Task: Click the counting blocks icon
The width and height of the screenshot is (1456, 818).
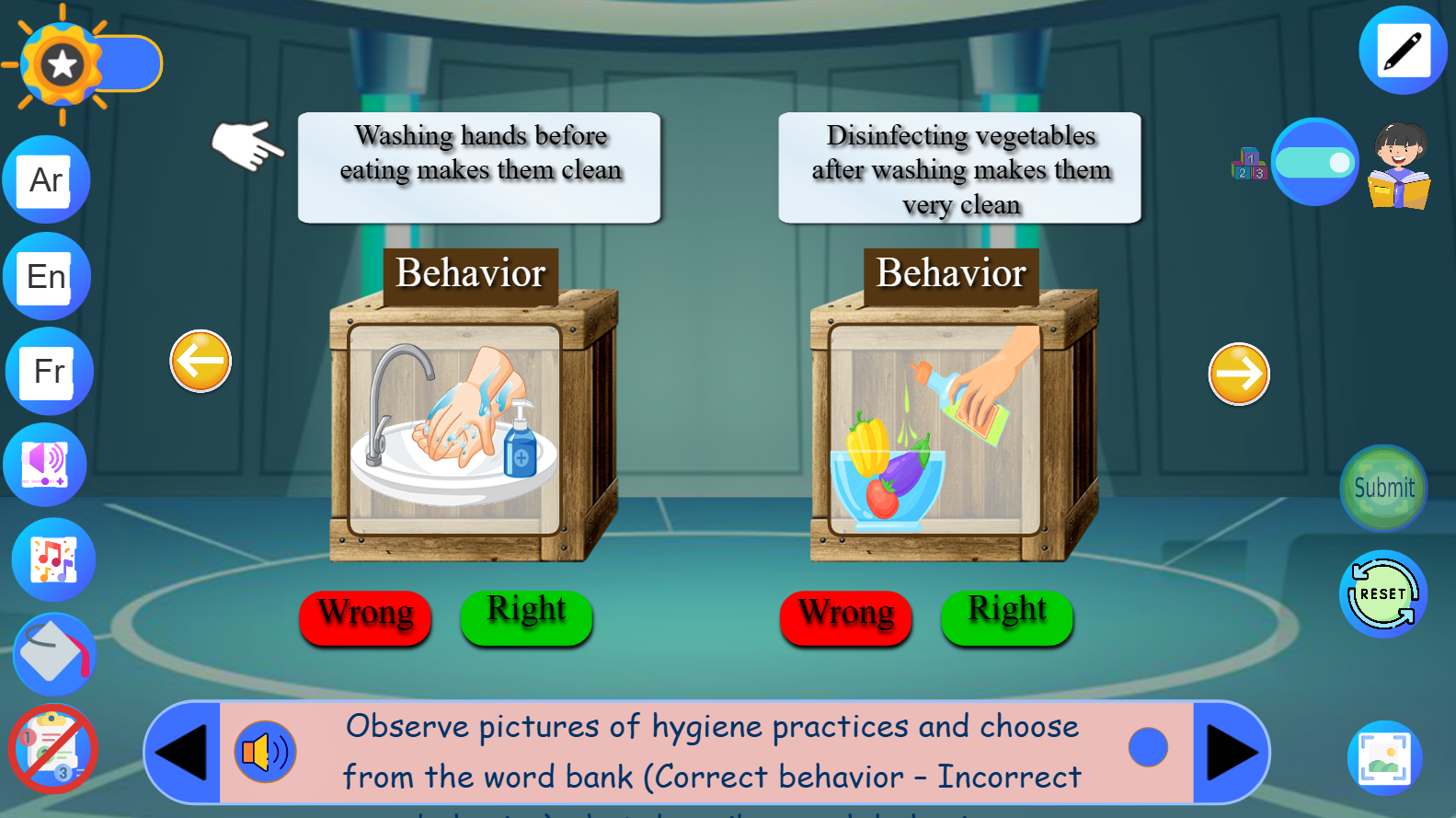Action: pos(1249,163)
